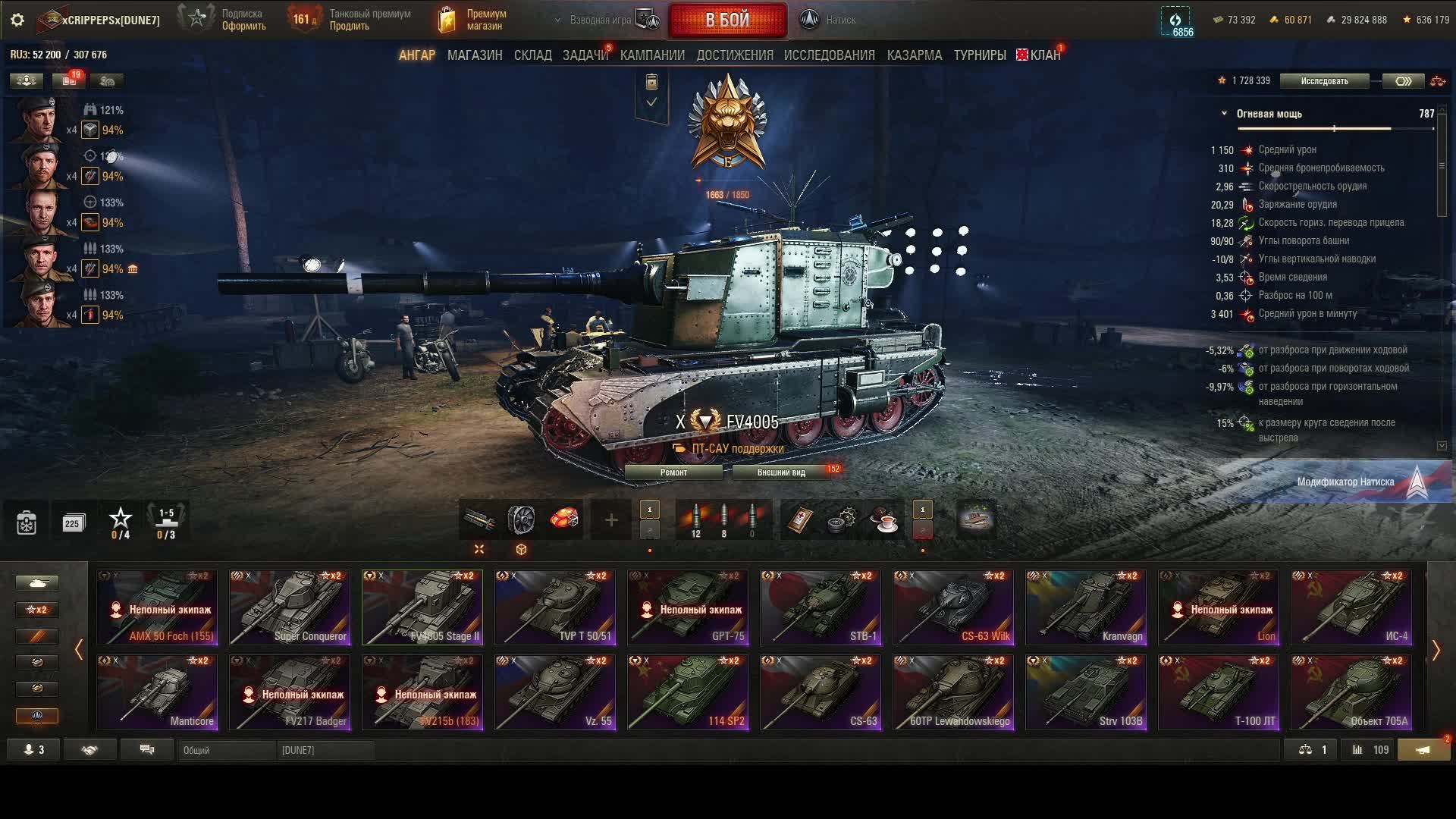Open Внешний вид customization
This screenshot has width=1456, height=819.
pyautogui.click(x=781, y=472)
